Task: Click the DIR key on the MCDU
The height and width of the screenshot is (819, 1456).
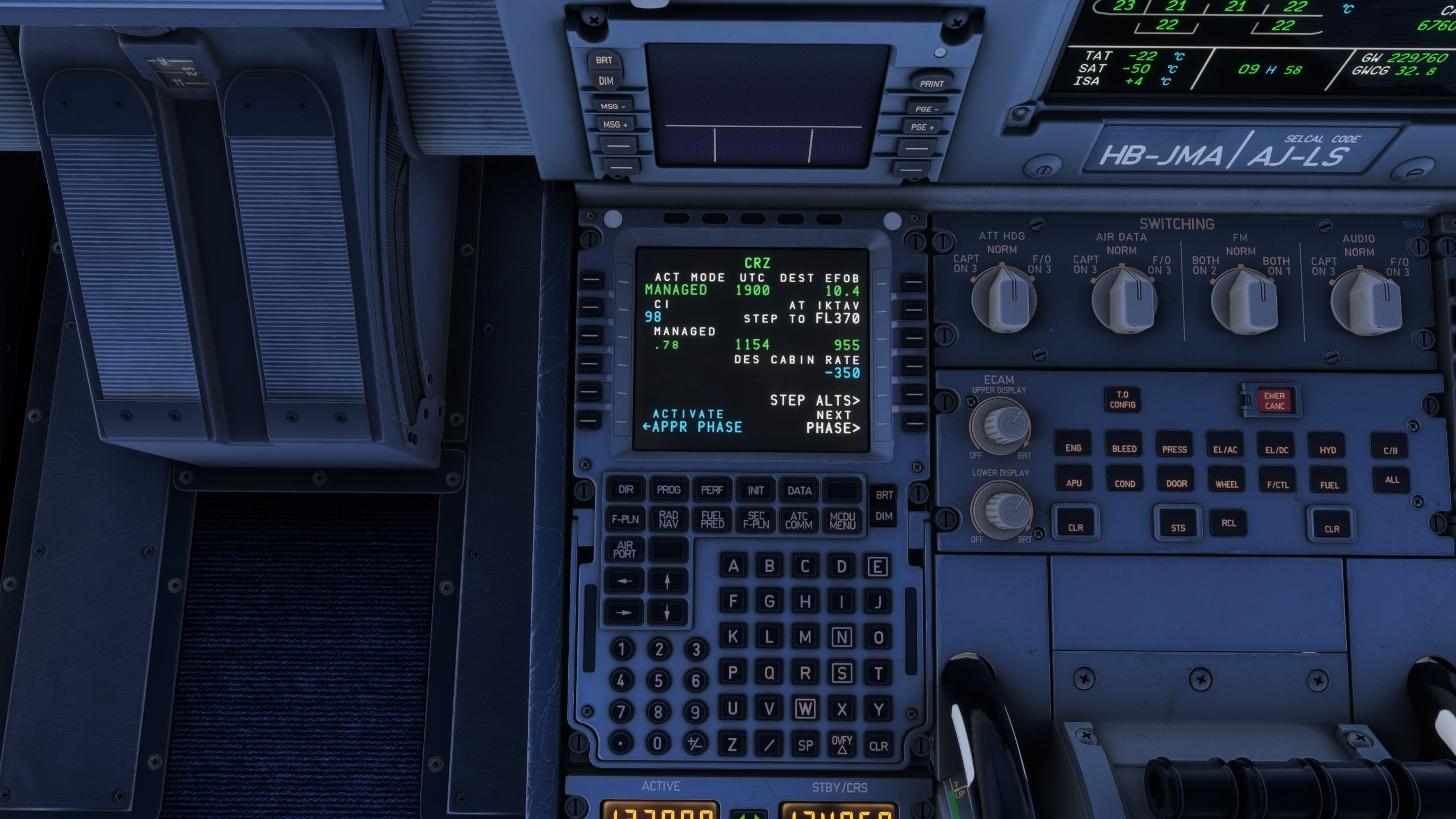Action: pos(626,489)
